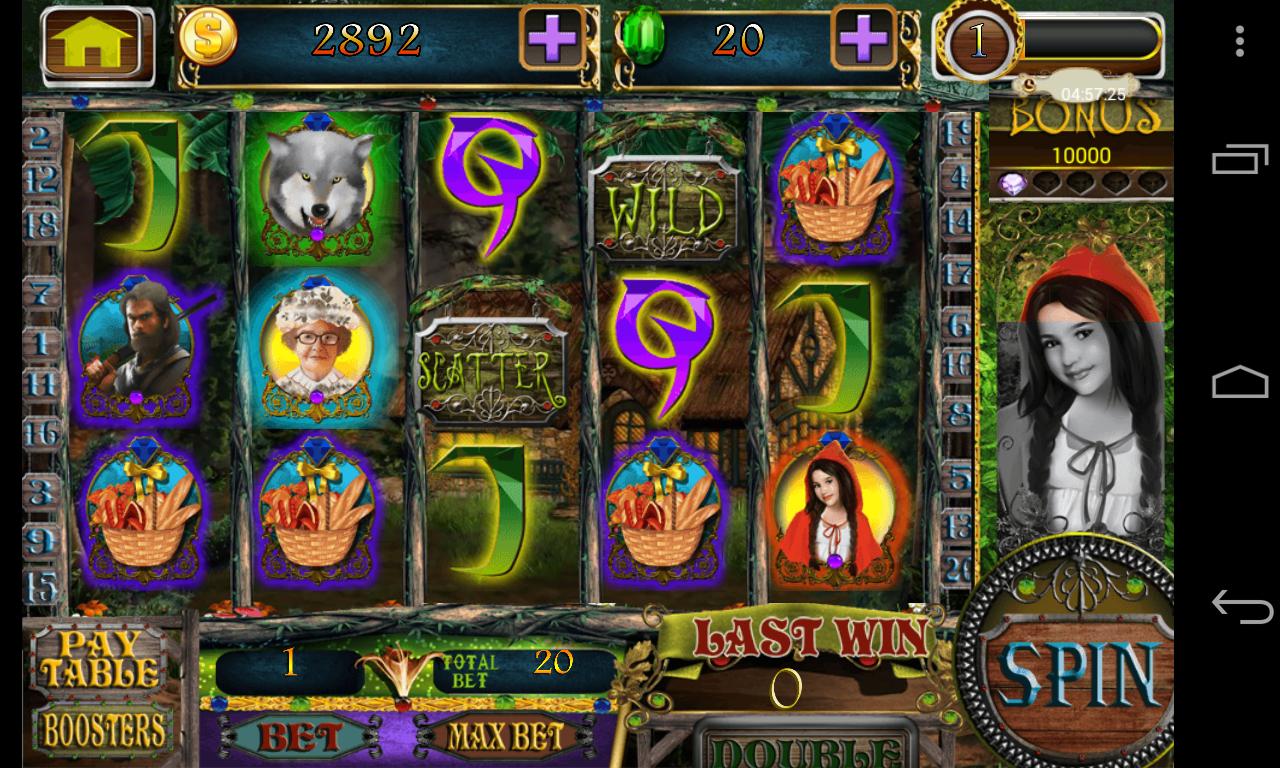This screenshot has height=768, width=1280.
Task: Return to the home screen
Action: 97,45
